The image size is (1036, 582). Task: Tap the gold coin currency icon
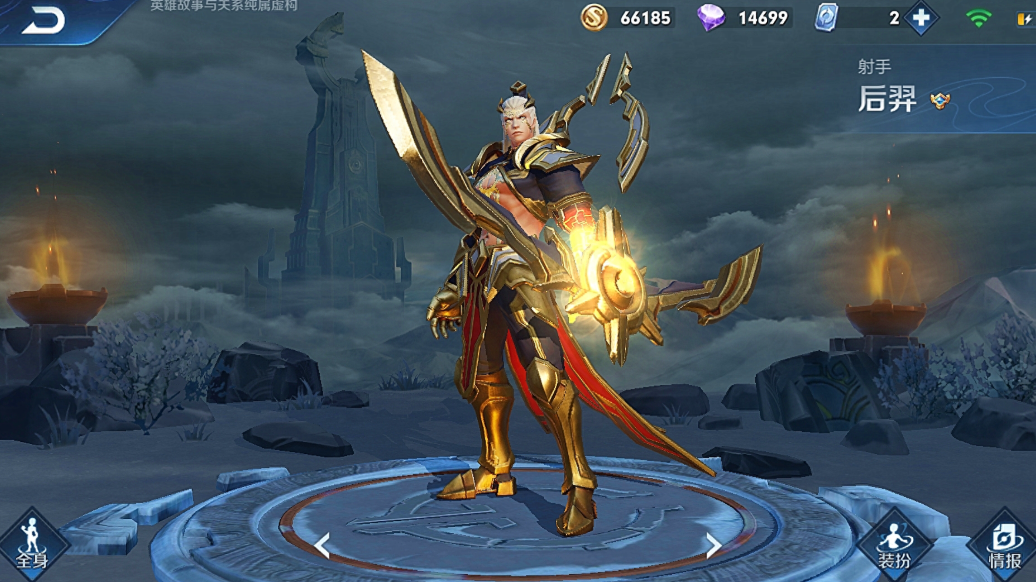pos(596,17)
